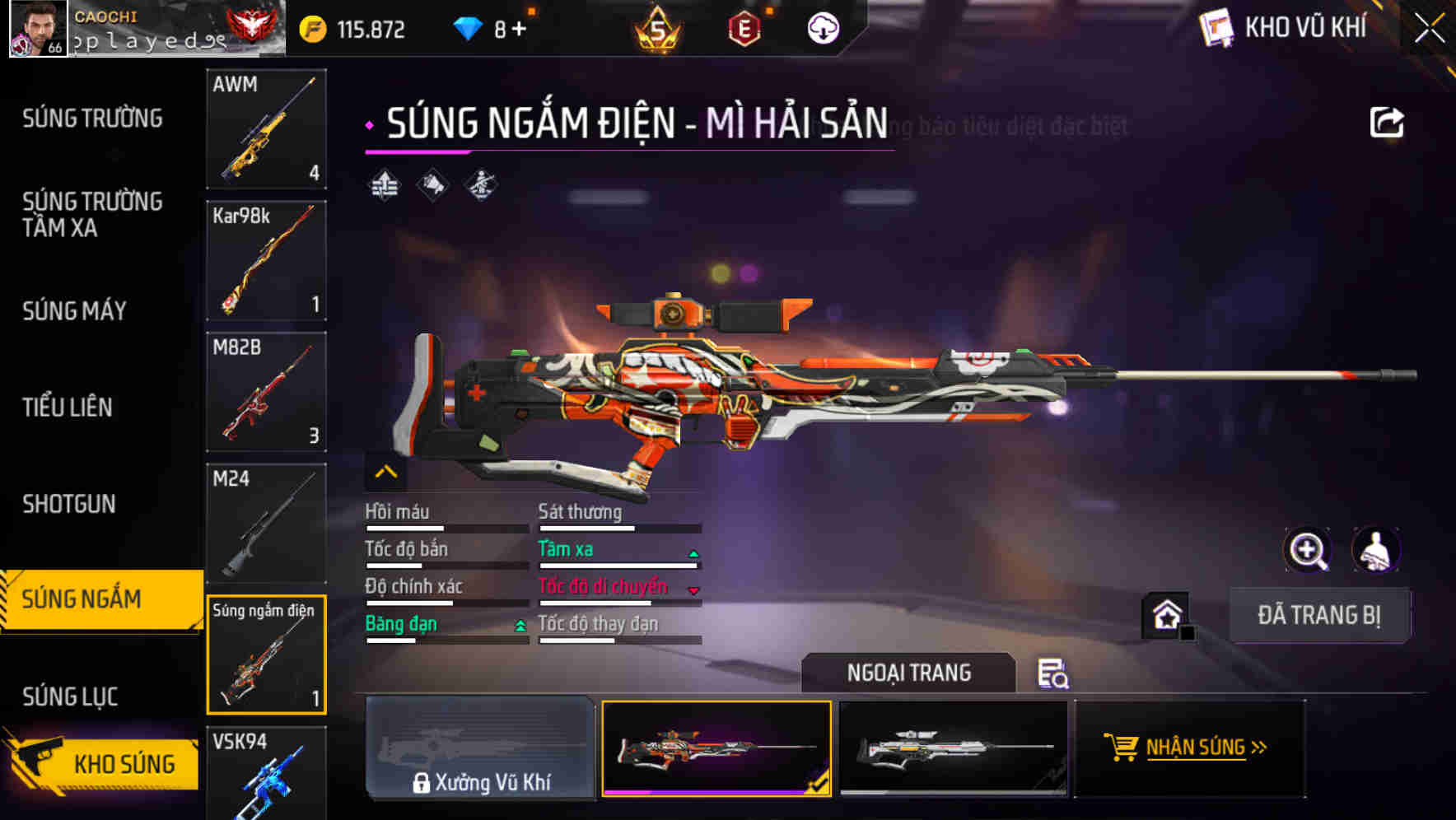The image size is (1456, 820).
Task: Open the share icon near the weapon title
Action: click(x=1387, y=122)
